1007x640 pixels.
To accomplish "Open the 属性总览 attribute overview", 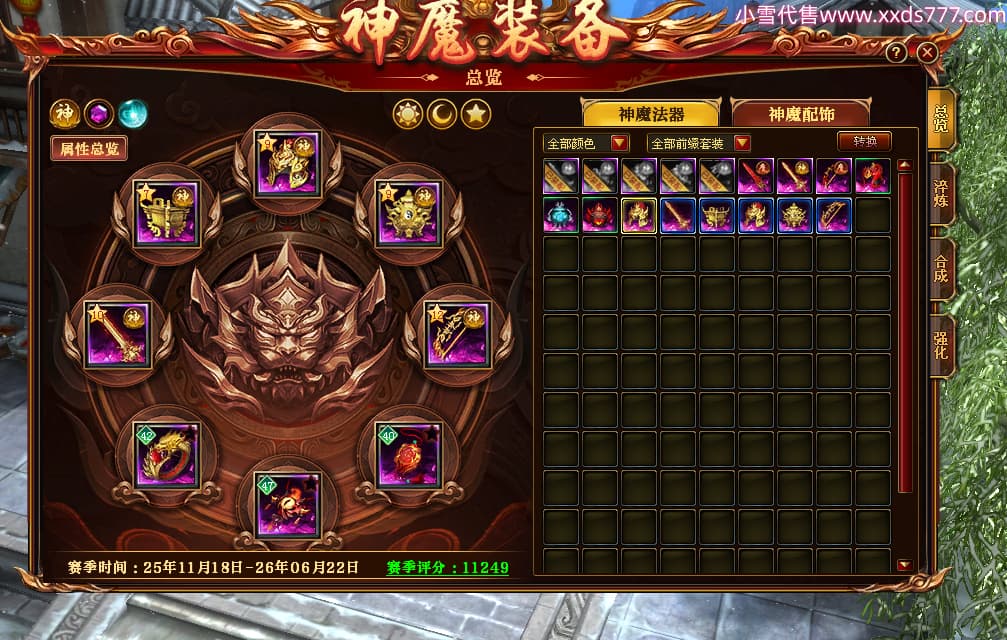I will coord(89,149).
